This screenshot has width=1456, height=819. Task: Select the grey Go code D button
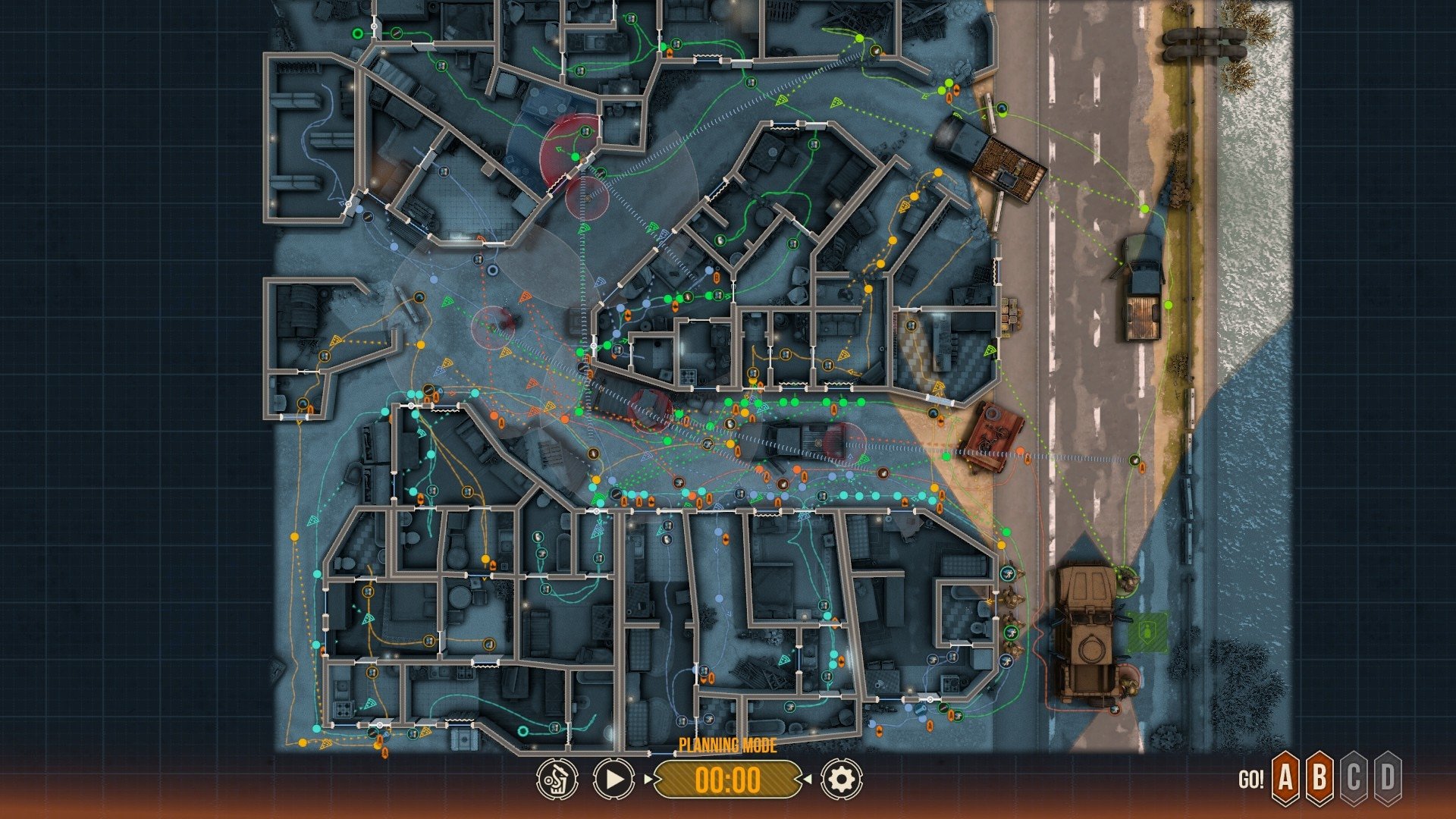(1388, 777)
